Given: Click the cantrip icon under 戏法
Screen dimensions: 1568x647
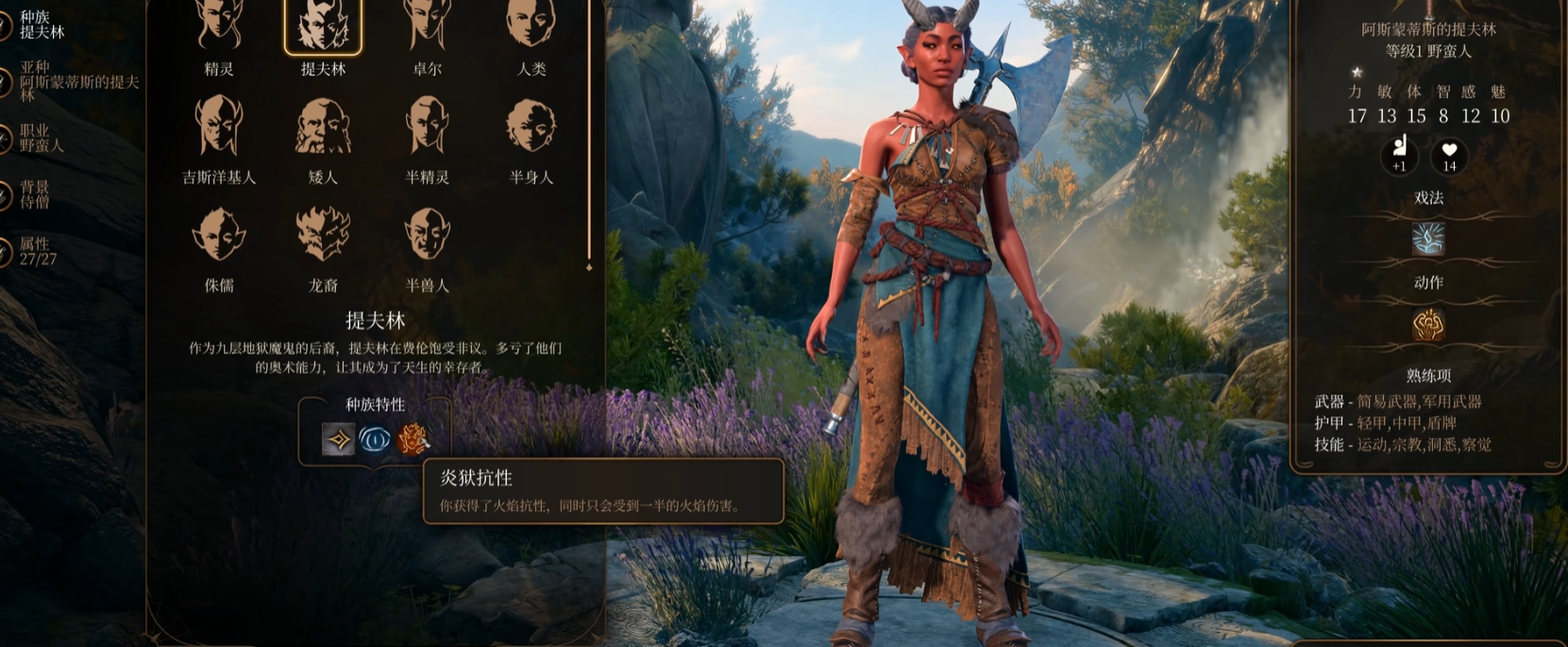Looking at the screenshot, I should point(1427,239).
